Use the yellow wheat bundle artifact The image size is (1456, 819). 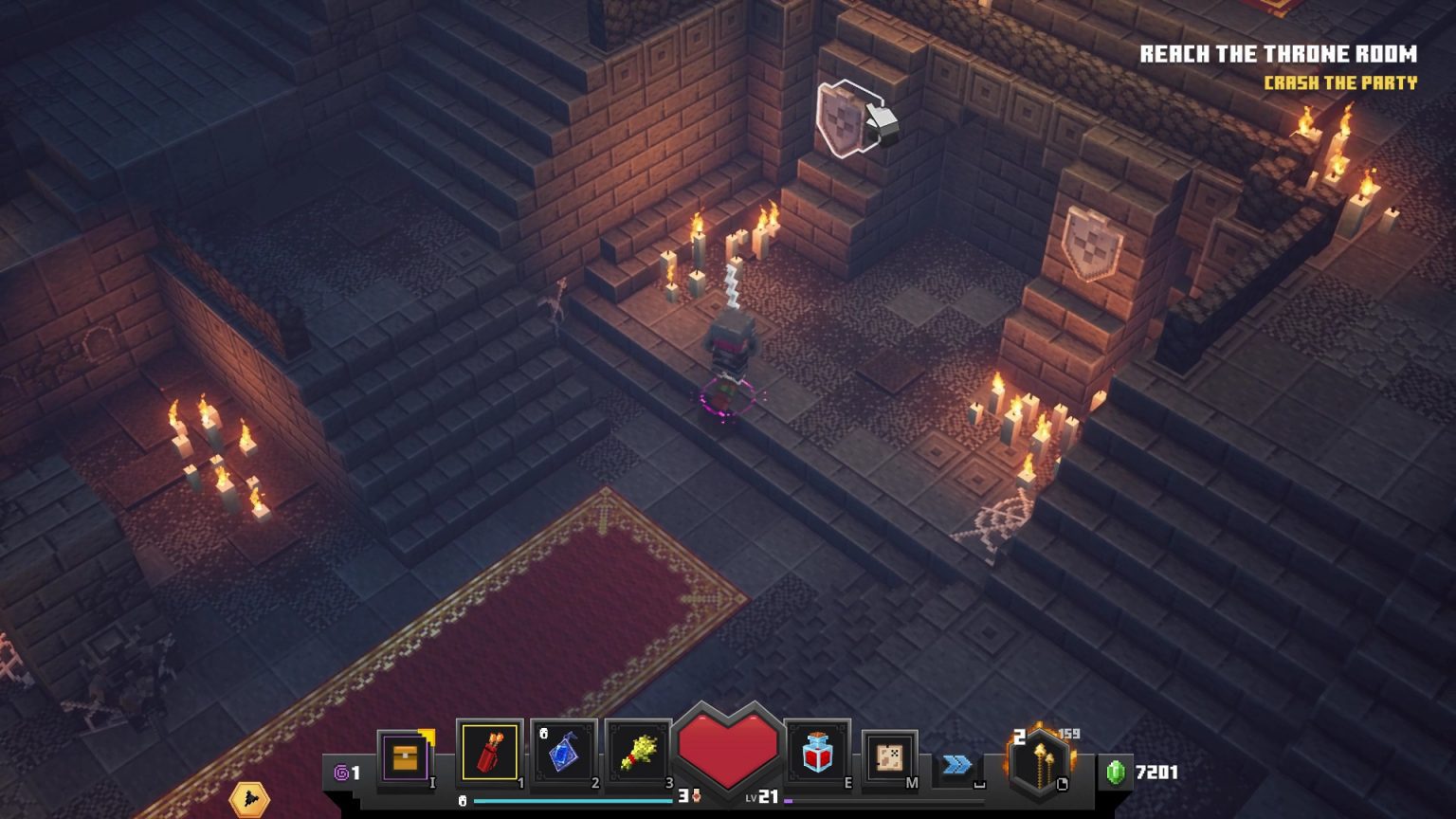click(637, 755)
